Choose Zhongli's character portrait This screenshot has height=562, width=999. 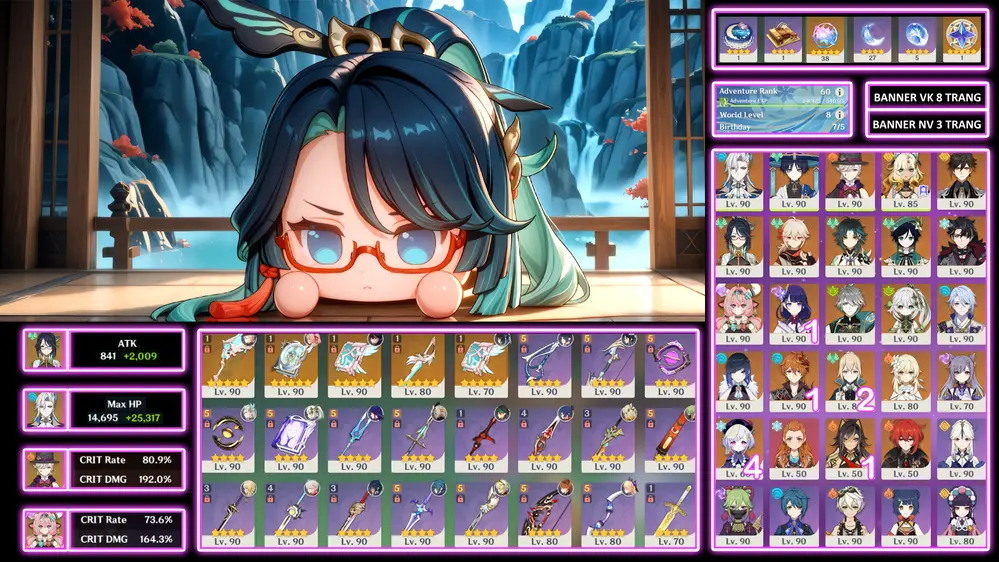click(x=960, y=180)
